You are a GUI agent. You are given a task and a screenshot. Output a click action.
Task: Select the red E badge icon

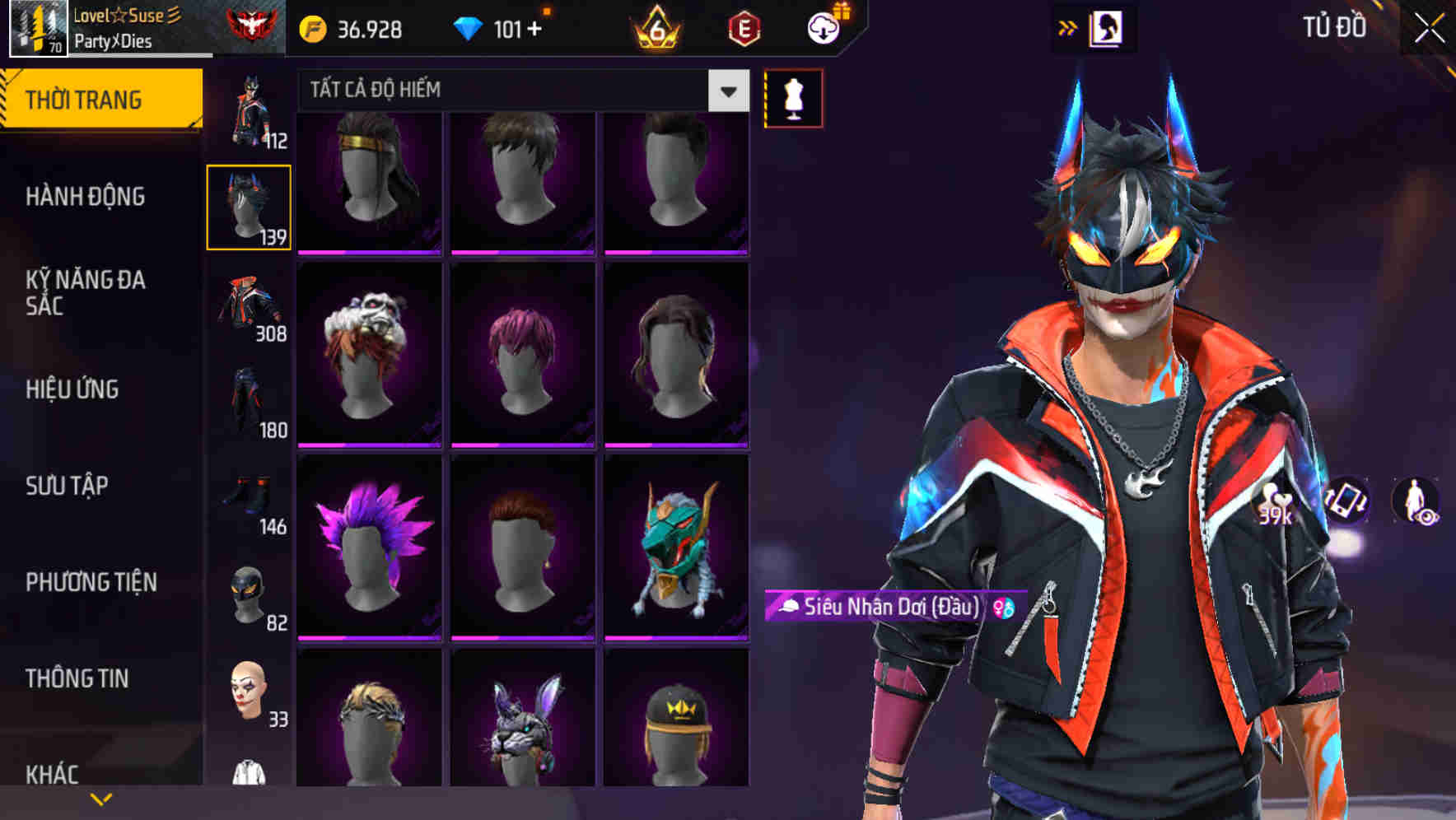tap(742, 27)
